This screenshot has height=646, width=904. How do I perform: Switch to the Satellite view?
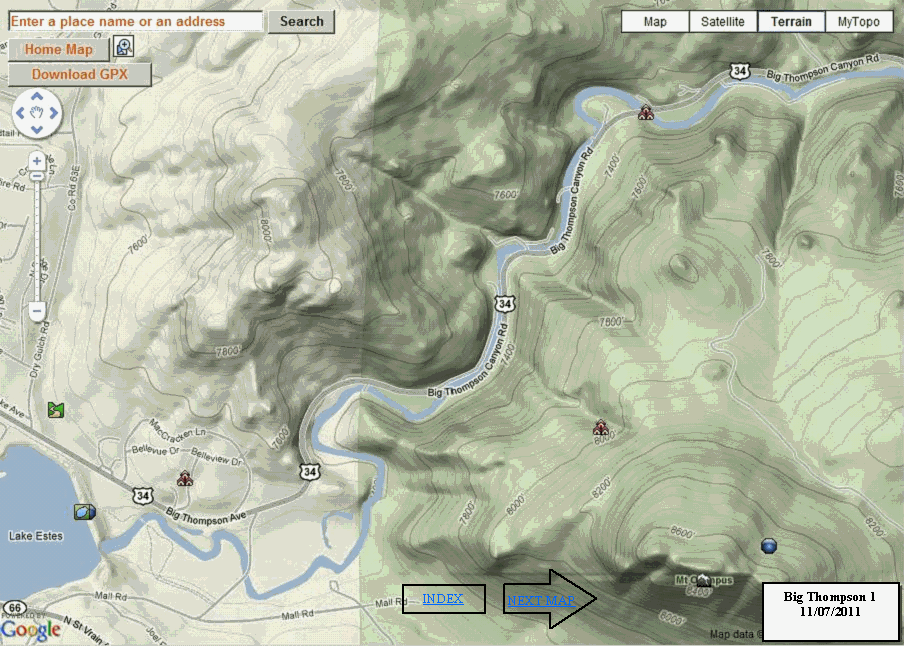click(723, 22)
